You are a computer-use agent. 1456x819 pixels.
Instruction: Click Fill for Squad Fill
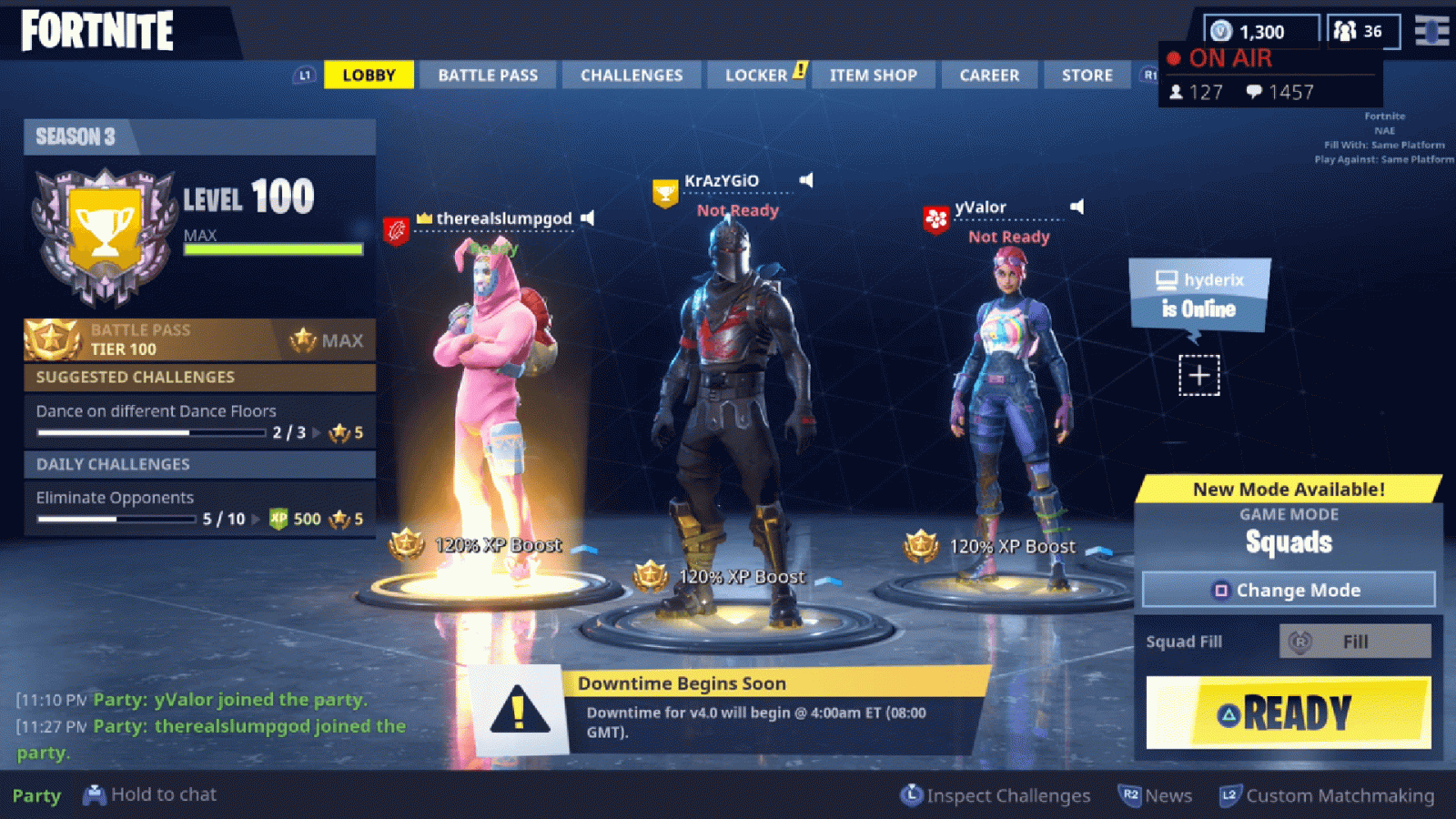(1355, 641)
